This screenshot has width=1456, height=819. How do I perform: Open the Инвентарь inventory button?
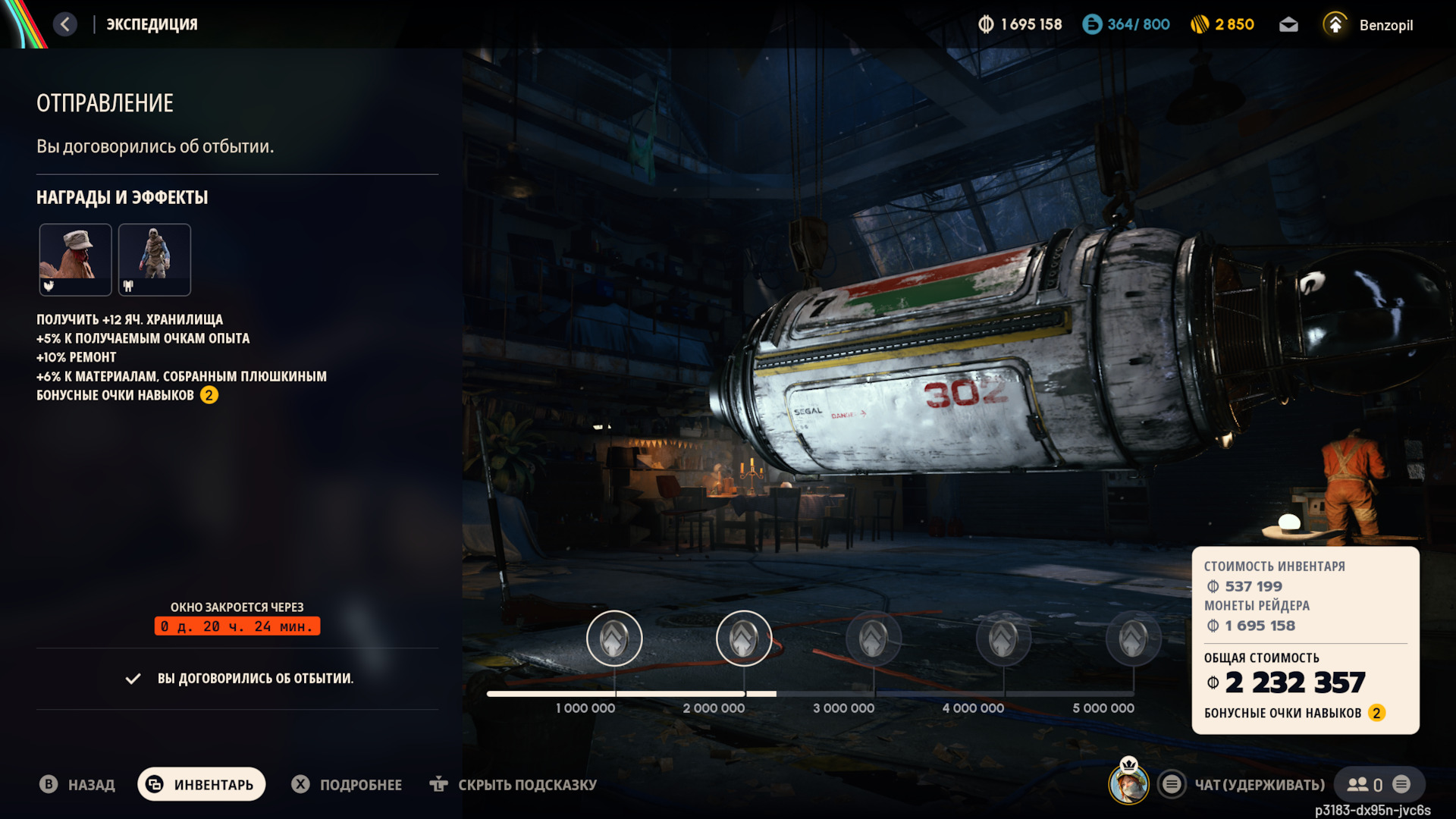point(202,784)
